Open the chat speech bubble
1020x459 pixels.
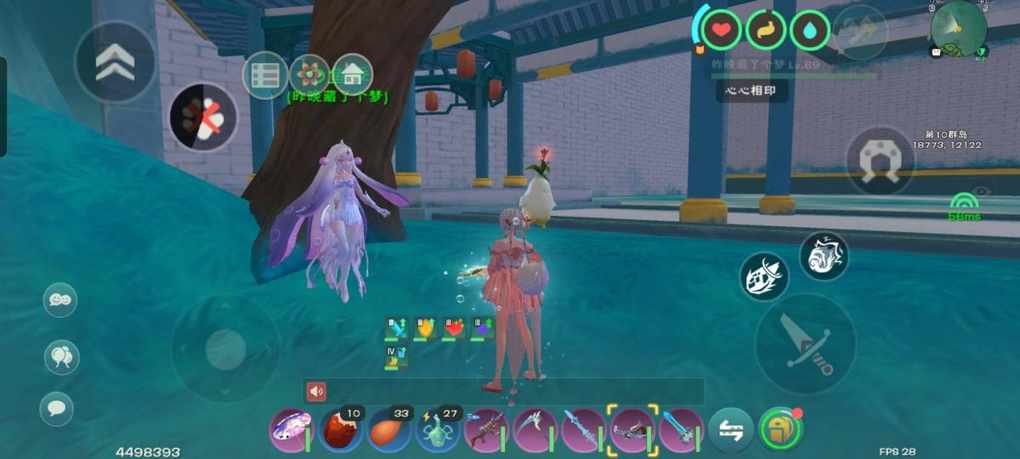click(x=56, y=407)
